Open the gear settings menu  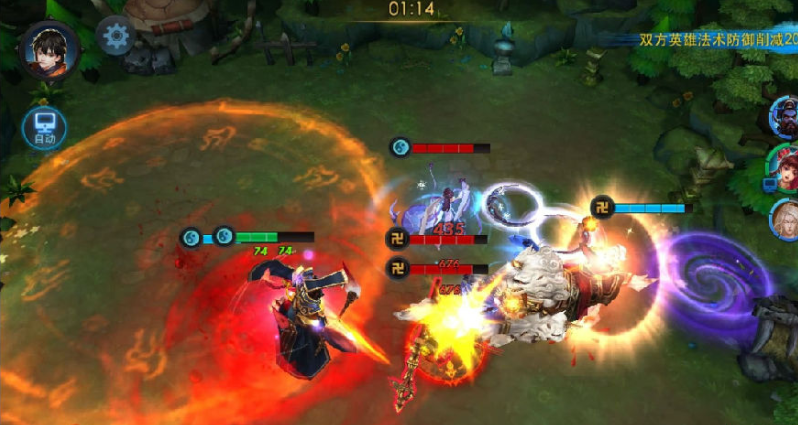click(x=117, y=38)
